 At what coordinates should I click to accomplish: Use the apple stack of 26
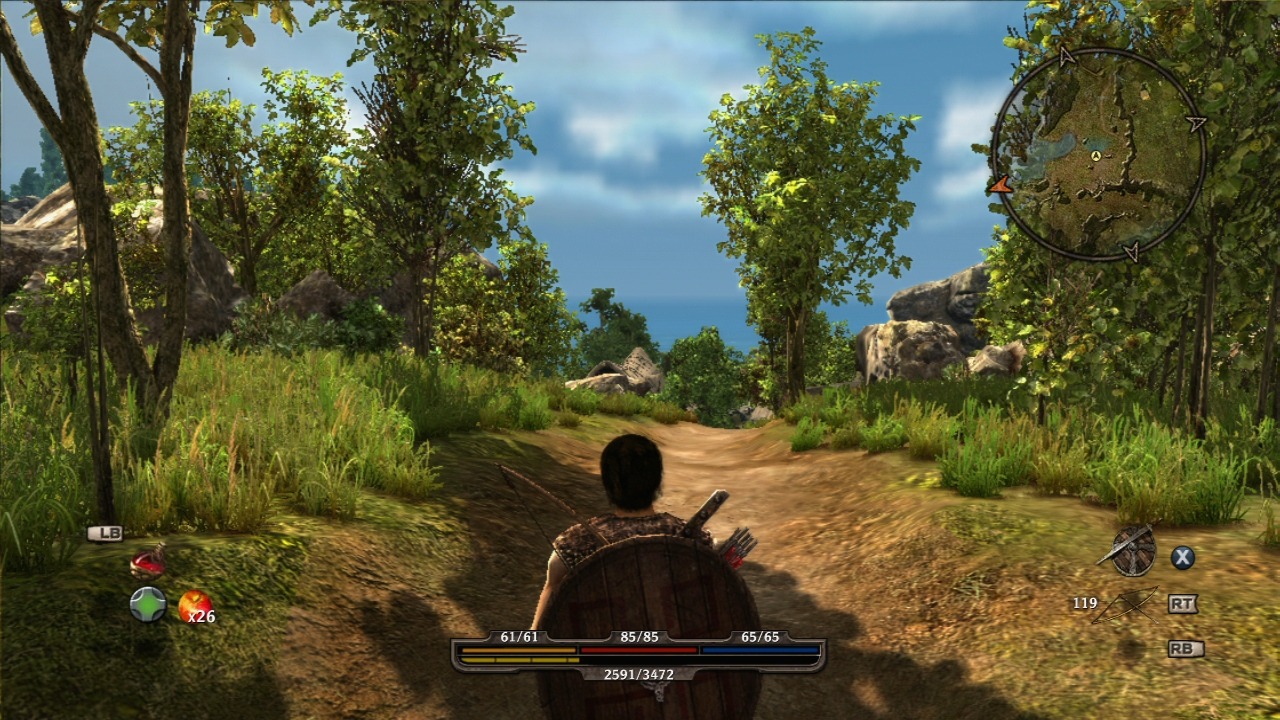(x=194, y=605)
